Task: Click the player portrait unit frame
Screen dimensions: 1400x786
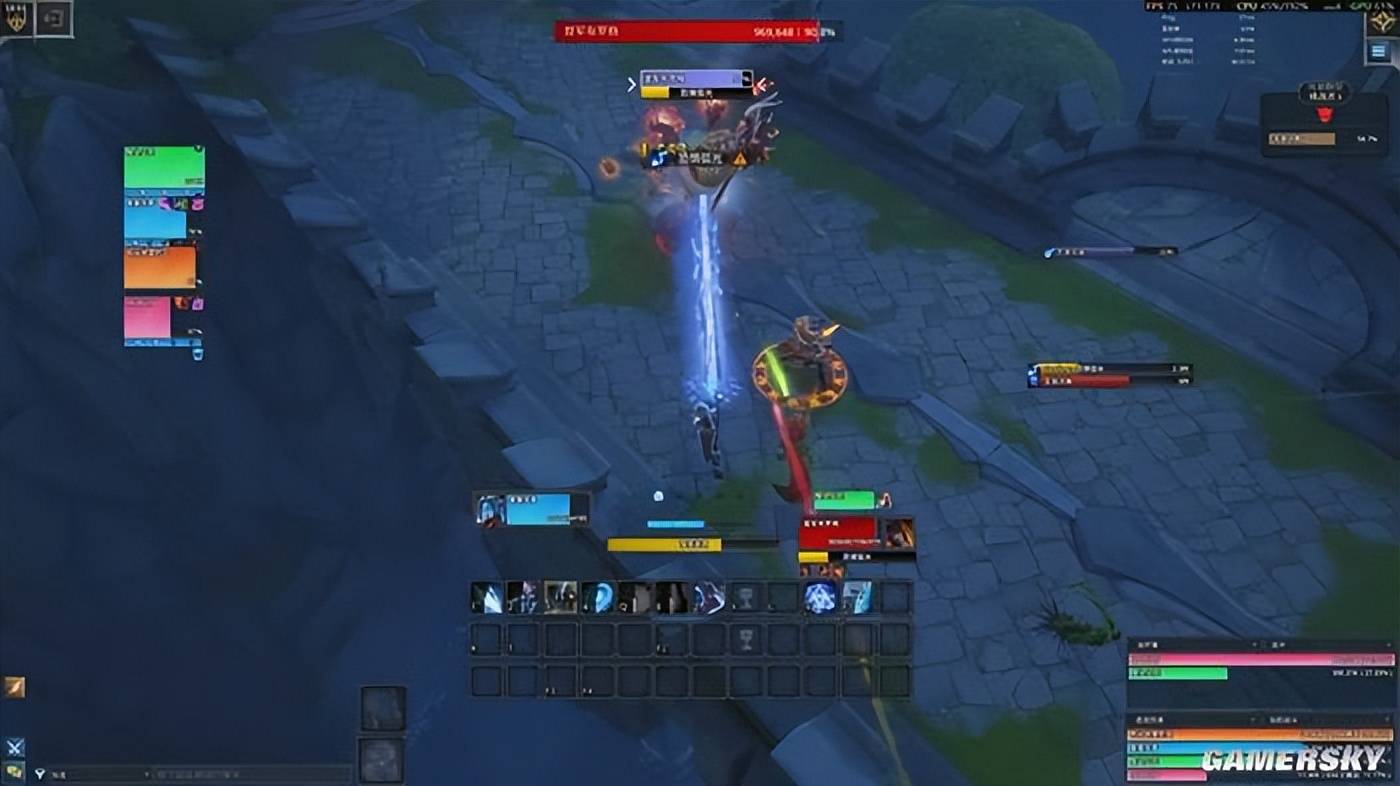Action: pos(532,510)
